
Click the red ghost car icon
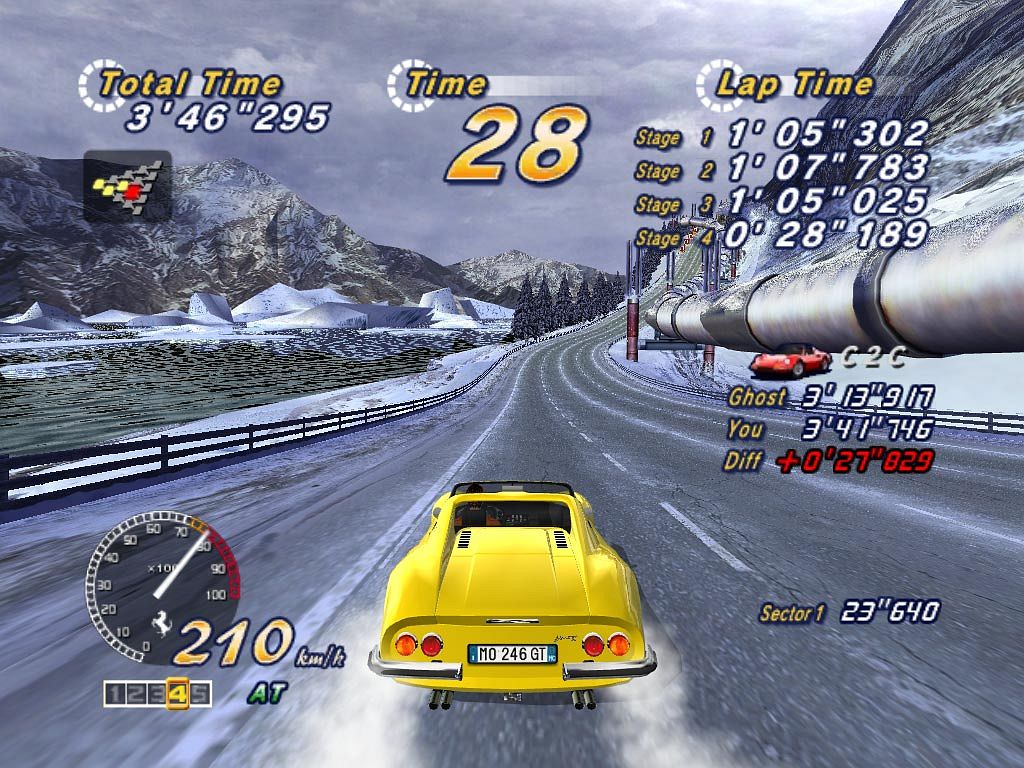tap(789, 360)
